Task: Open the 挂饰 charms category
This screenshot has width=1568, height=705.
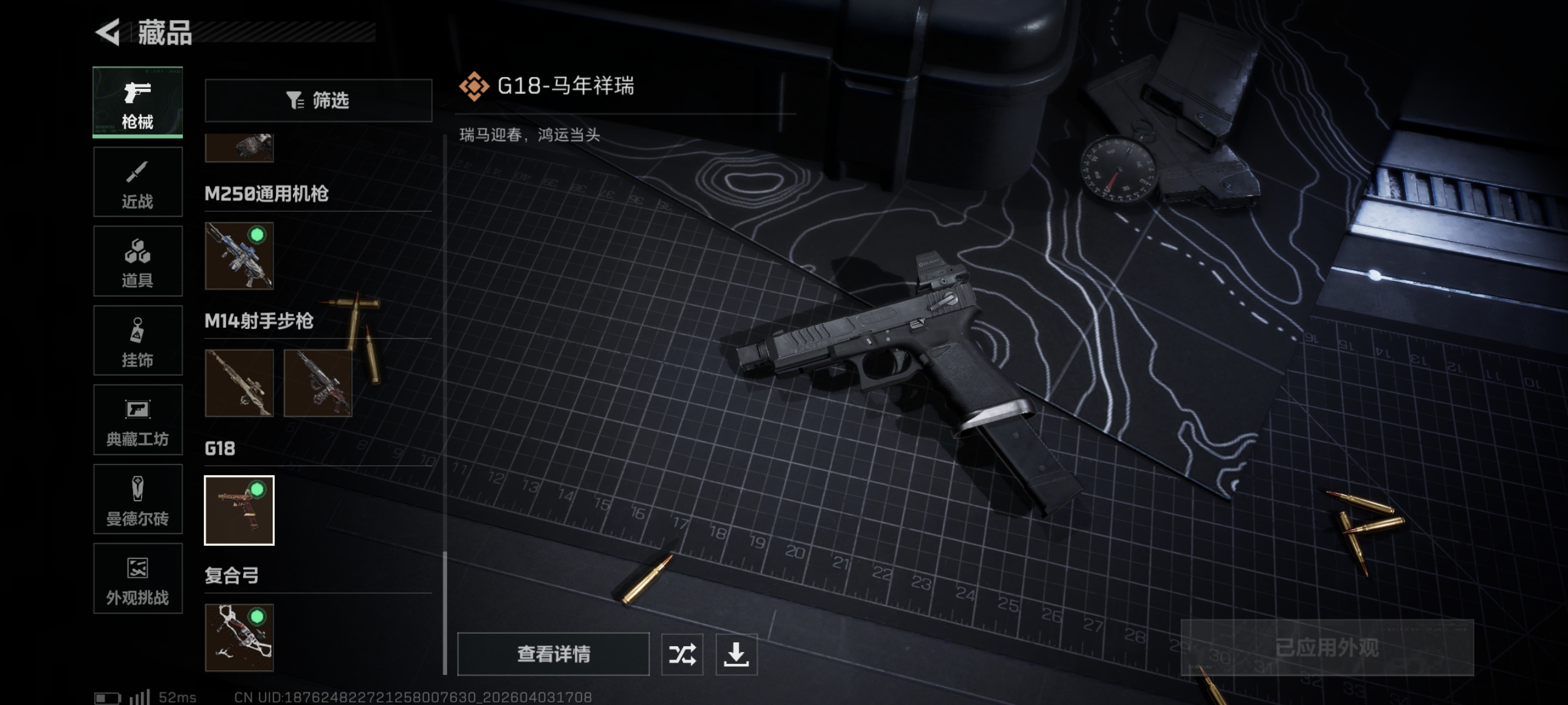Action: 137,340
